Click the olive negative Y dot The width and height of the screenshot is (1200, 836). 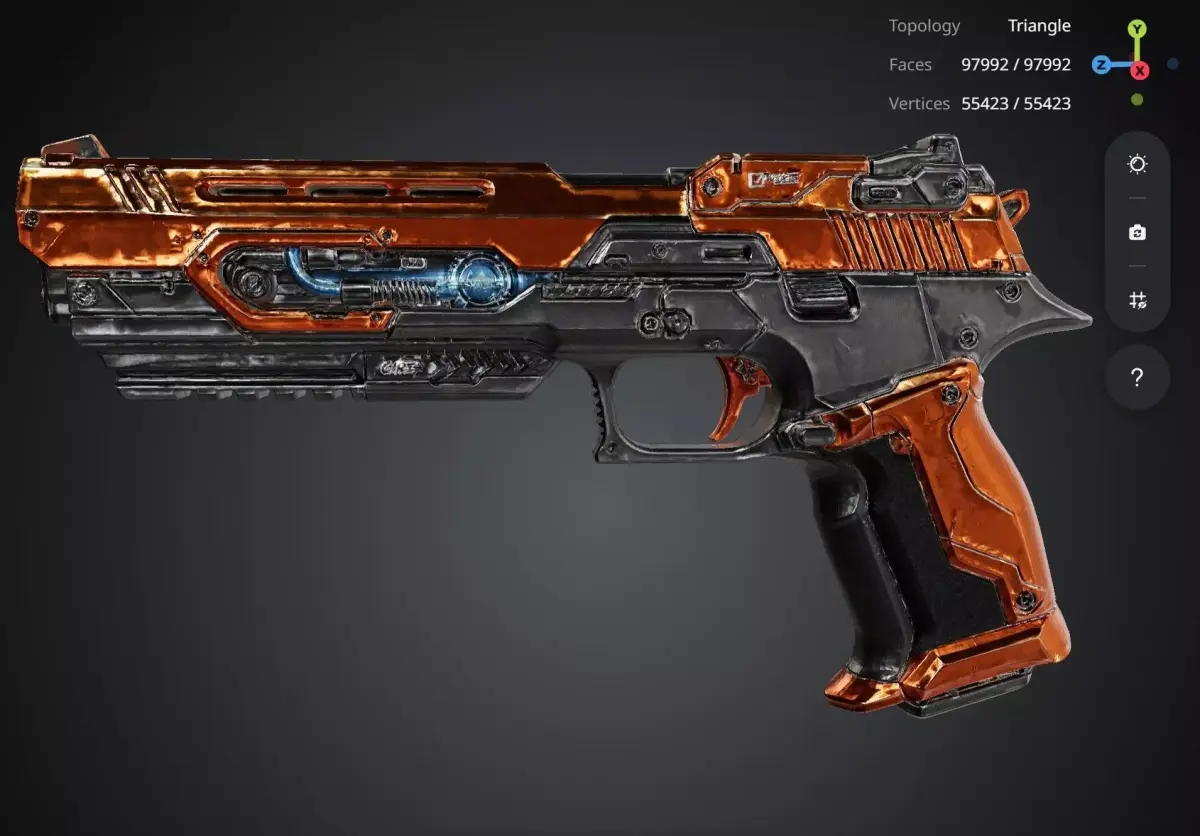pos(1137,100)
